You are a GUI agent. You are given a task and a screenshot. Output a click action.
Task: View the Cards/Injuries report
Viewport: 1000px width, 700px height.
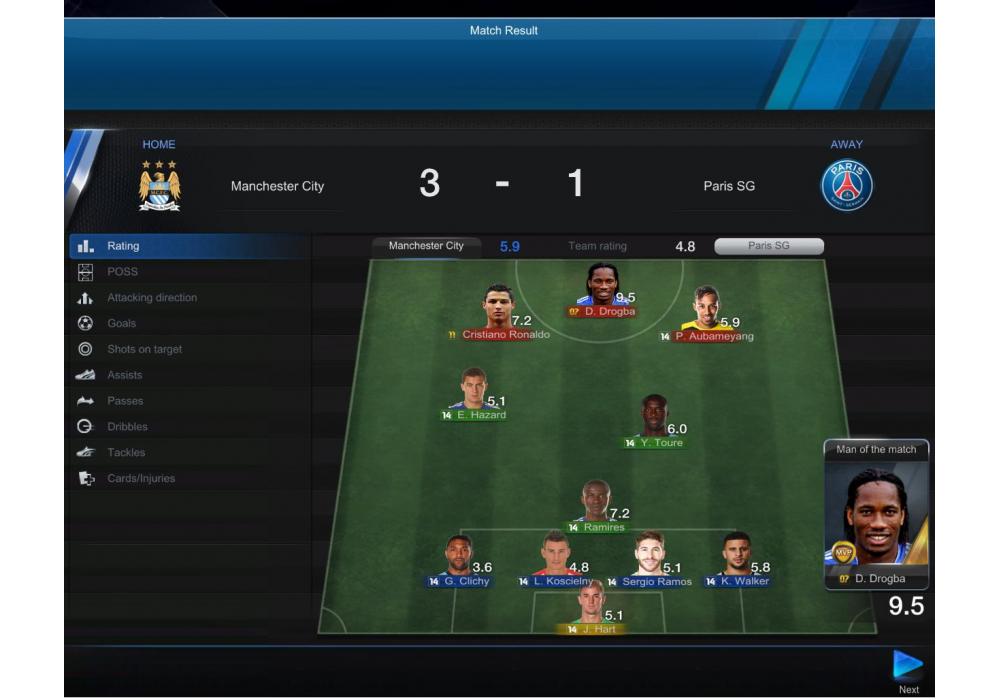pyautogui.click(x=141, y=479)
